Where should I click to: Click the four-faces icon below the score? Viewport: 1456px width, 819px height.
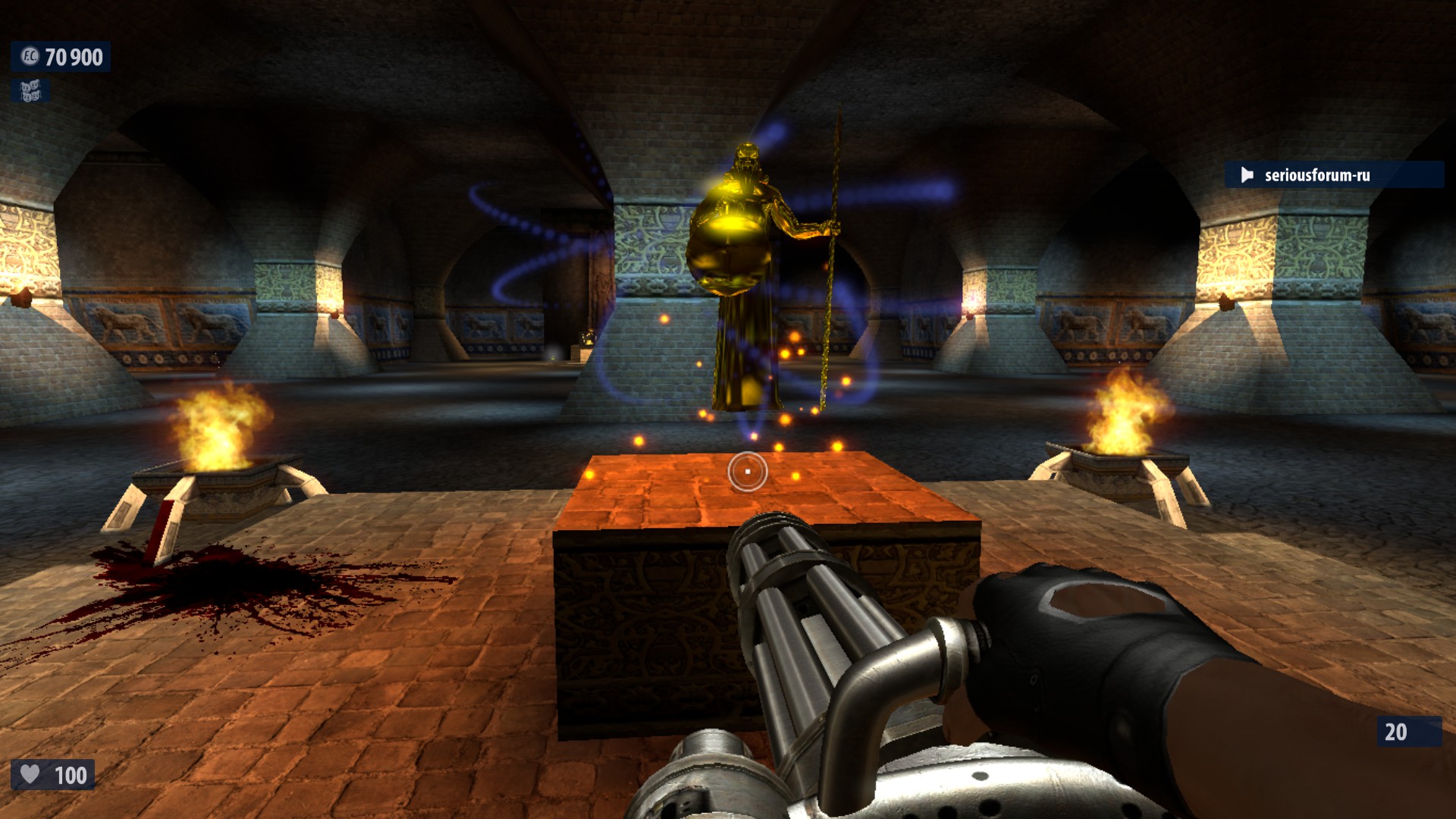pos(30,92)
